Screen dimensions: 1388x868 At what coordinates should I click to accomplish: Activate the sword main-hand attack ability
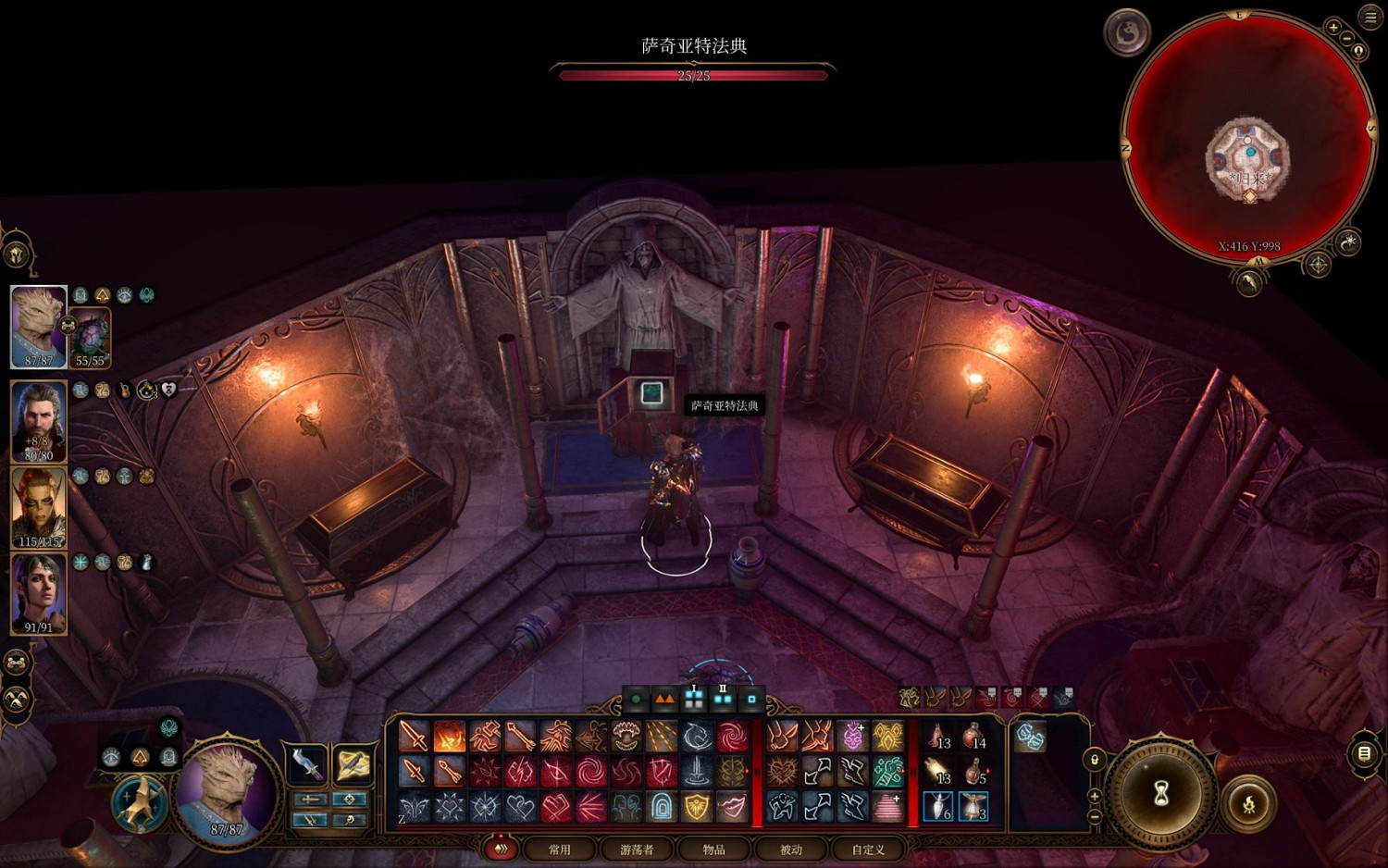coord(414,737)
